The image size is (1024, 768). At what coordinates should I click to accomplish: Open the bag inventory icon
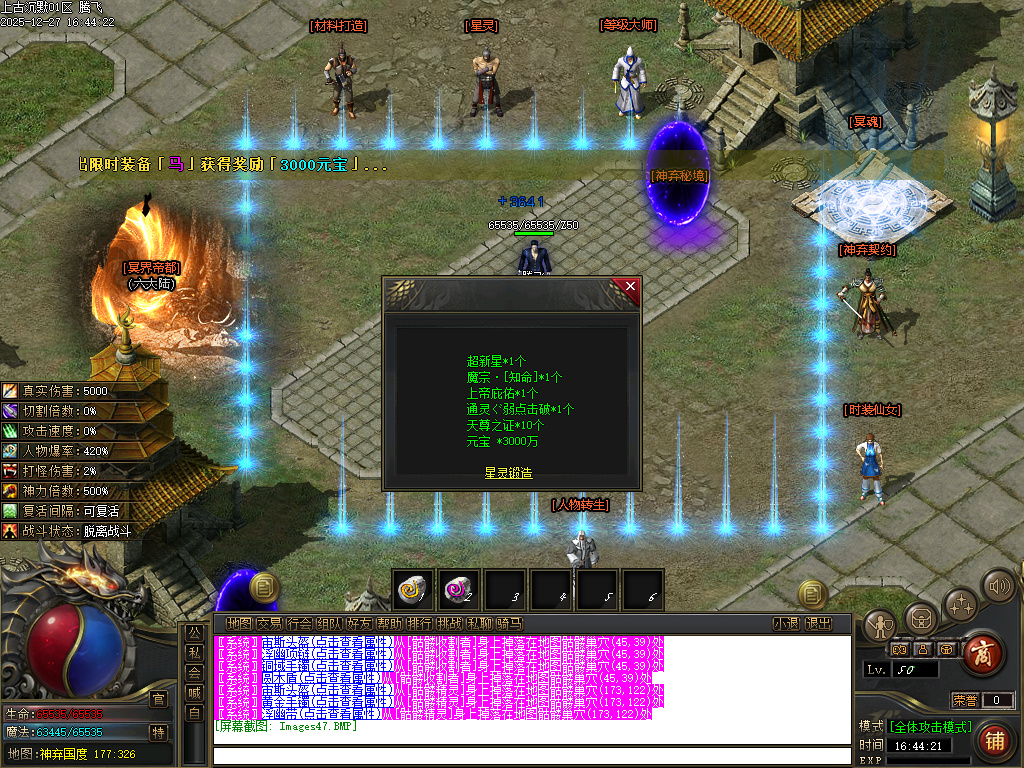click(x=919, y=618)
